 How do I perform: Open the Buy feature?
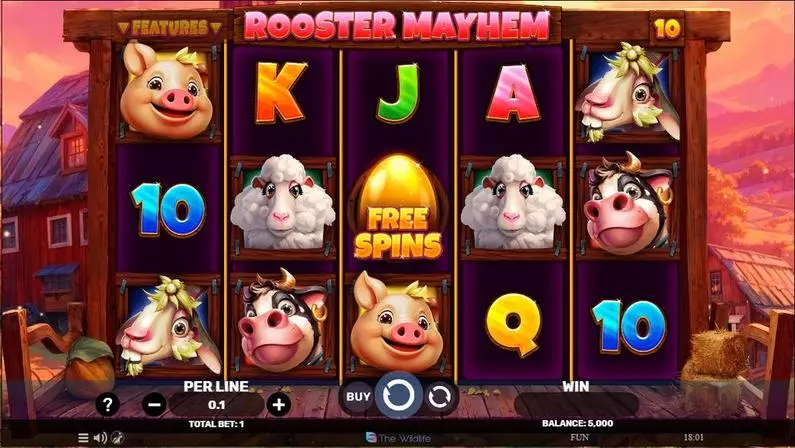[357, 397]
